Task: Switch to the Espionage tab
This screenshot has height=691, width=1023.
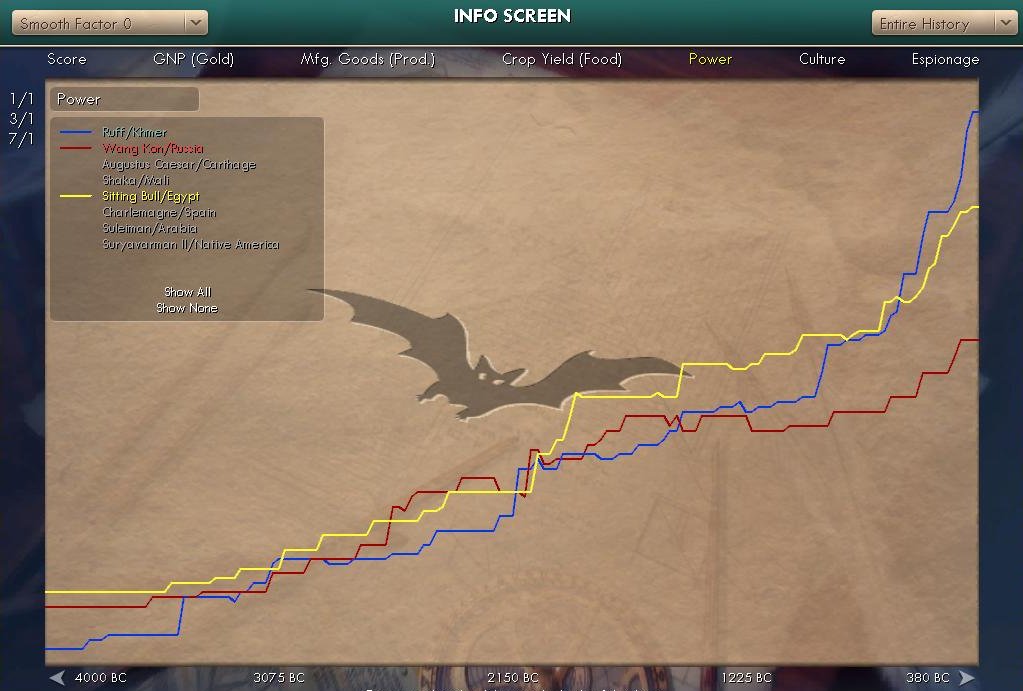Action: click(x=945, y=59)
